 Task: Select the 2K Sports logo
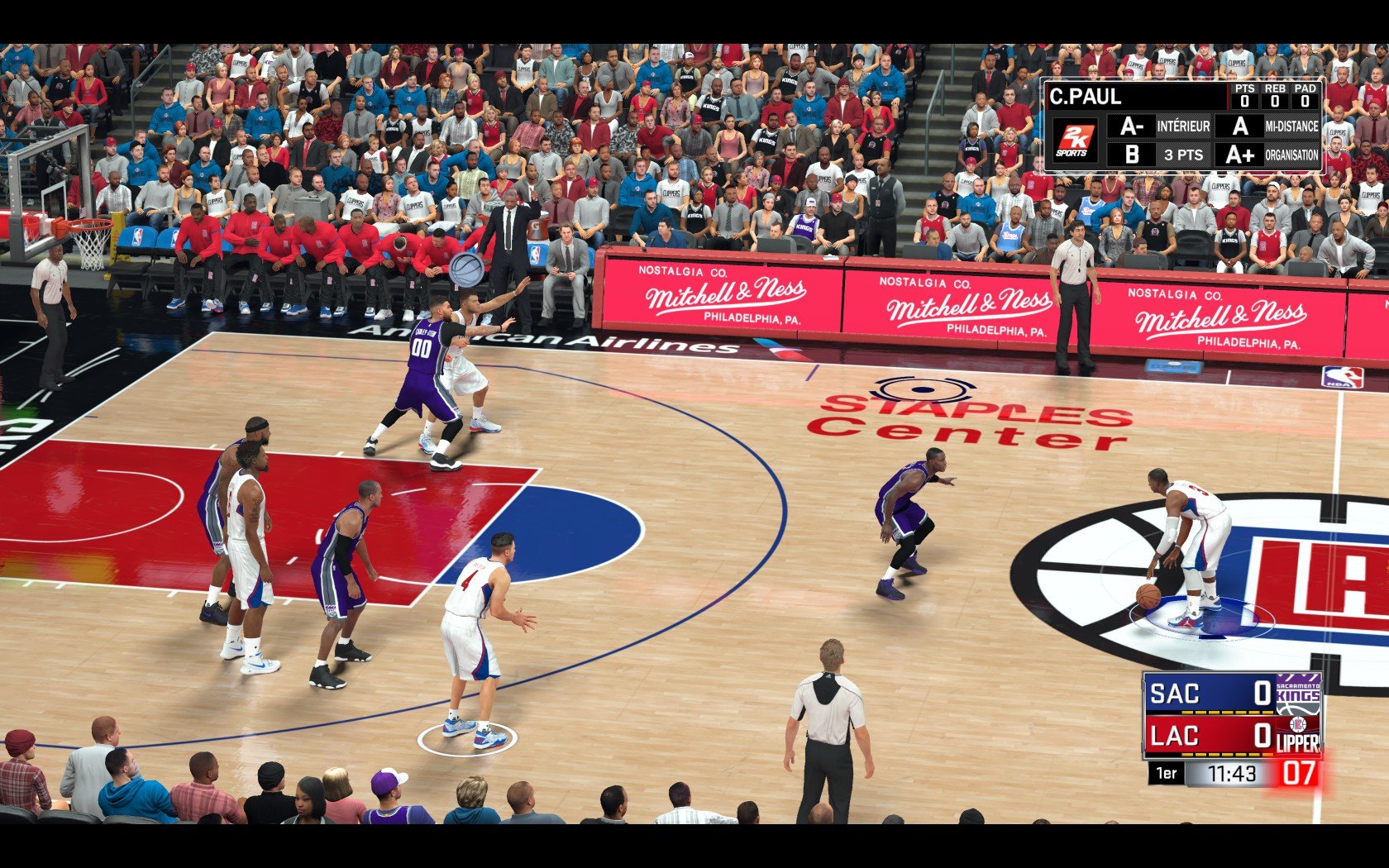click(1076, 139)
